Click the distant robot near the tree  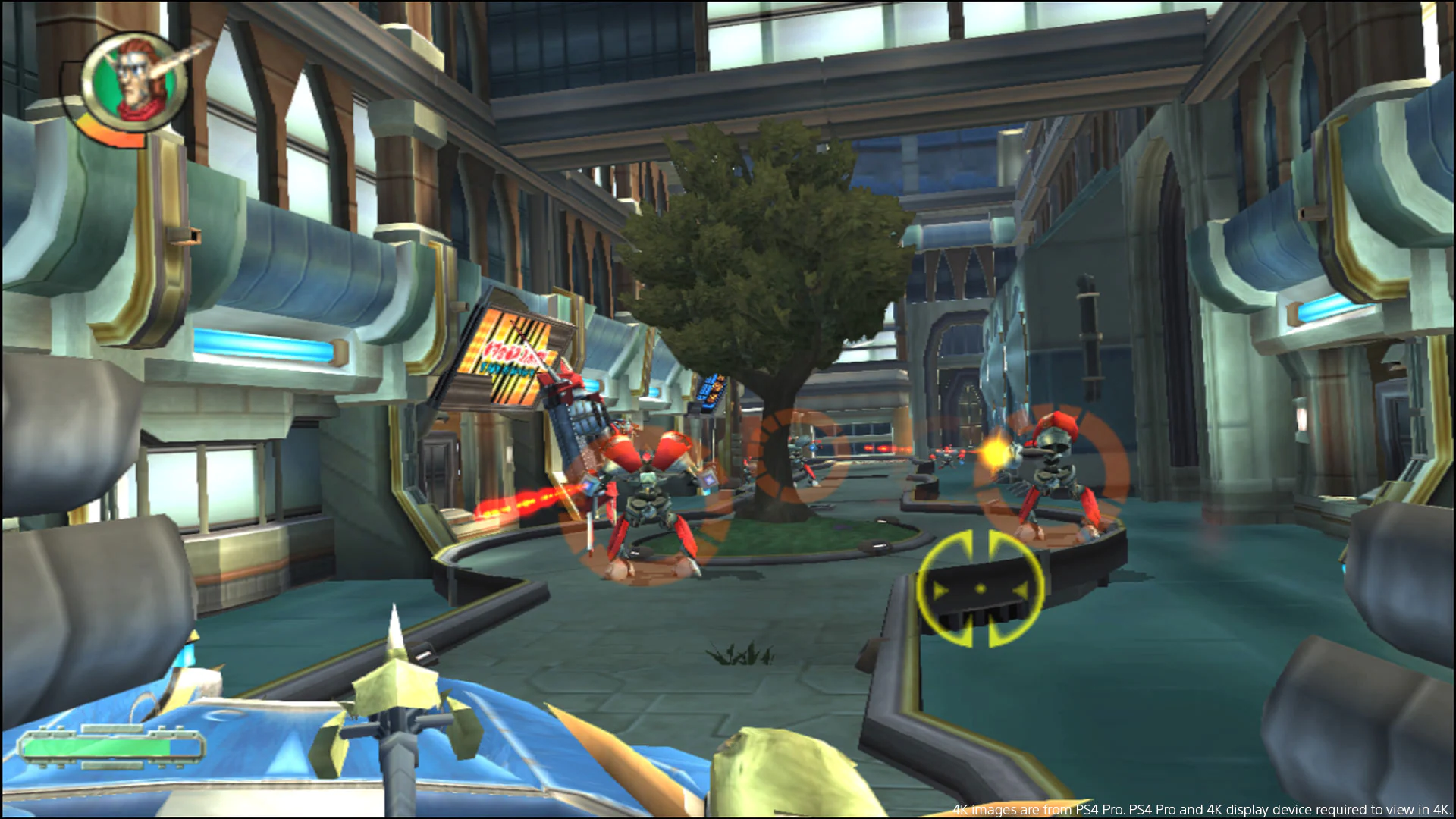(x=800, y=459)
